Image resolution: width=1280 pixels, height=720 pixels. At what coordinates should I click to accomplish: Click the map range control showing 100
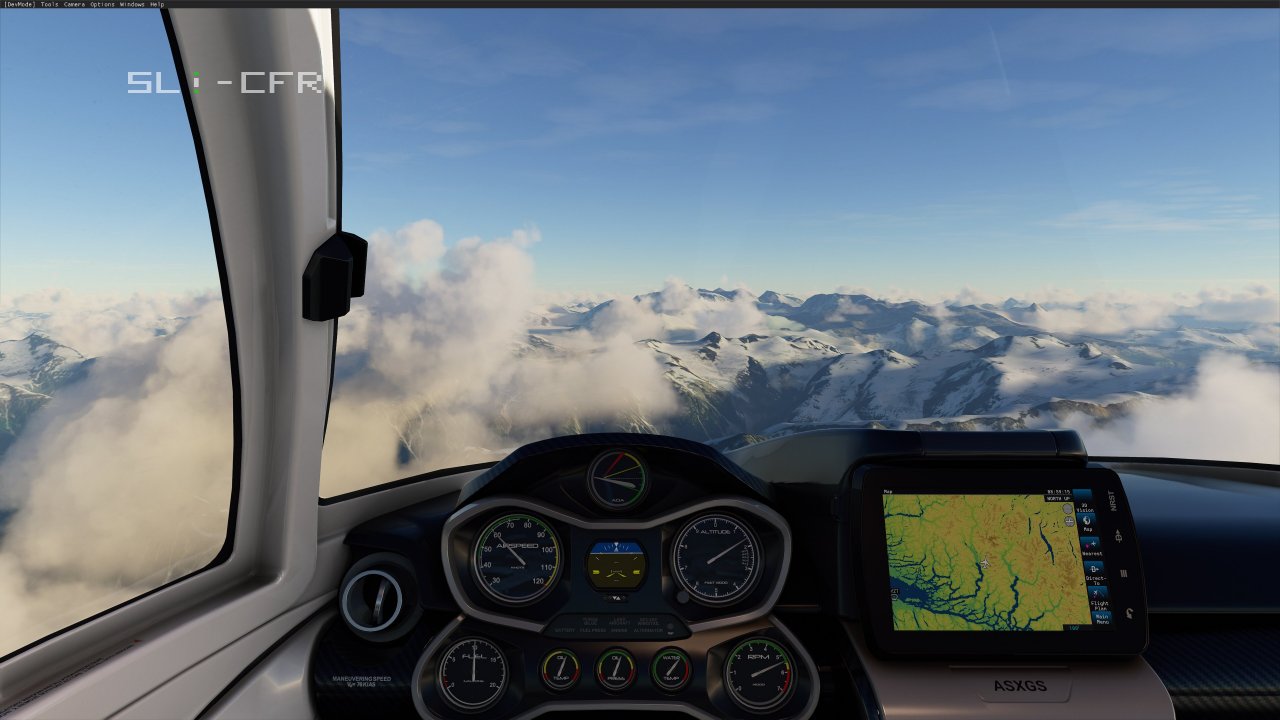click(1072, 627)
